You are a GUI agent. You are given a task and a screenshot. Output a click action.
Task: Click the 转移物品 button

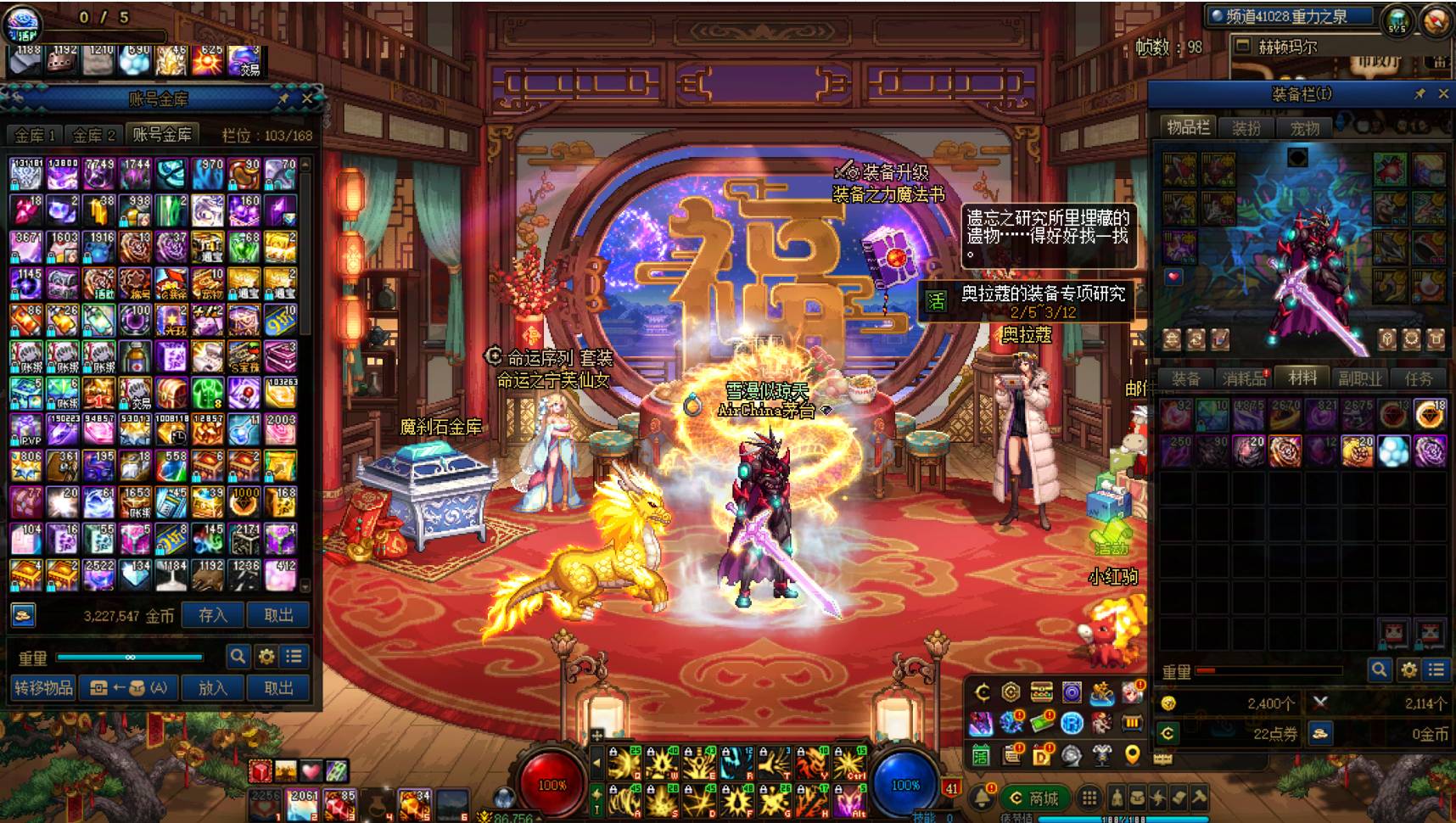(43, 687)
